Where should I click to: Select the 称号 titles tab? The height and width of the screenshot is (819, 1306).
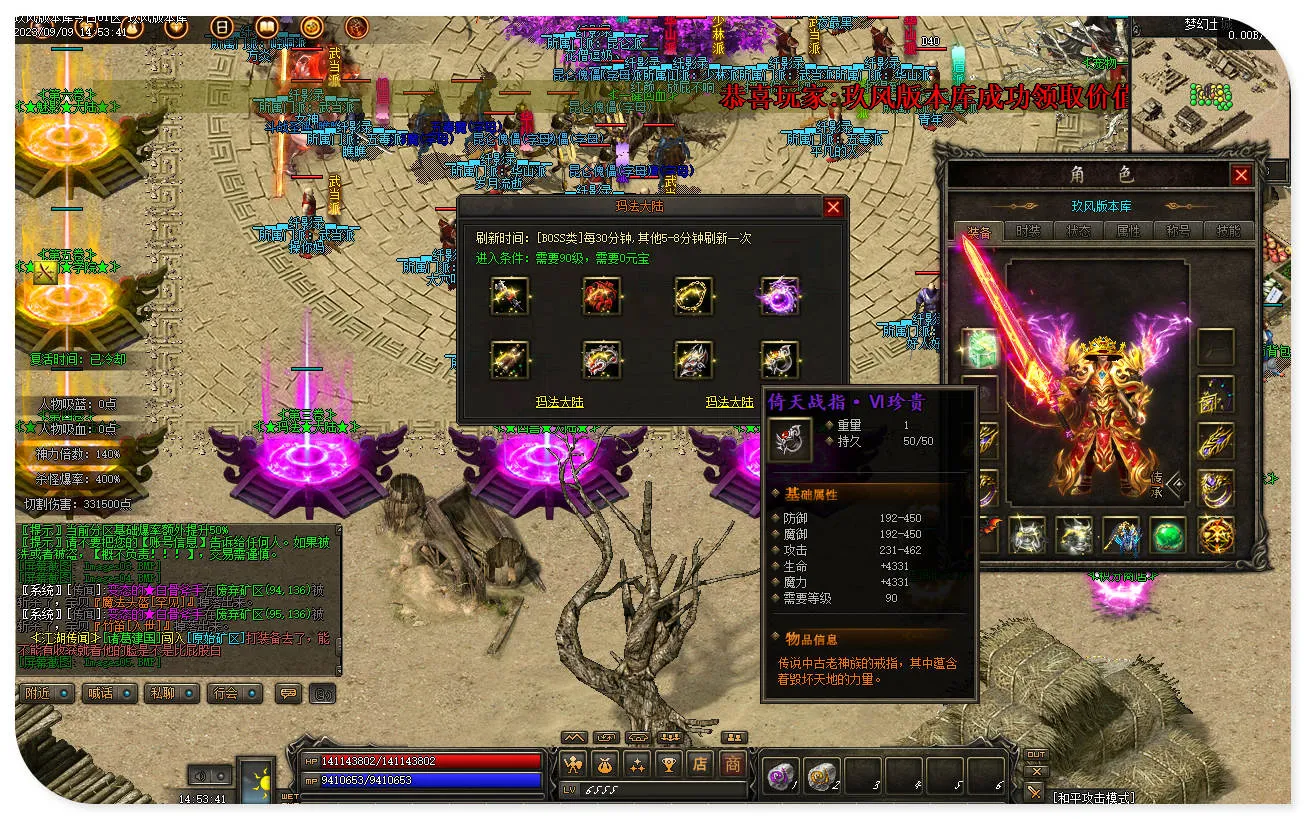pos(1178,231)
